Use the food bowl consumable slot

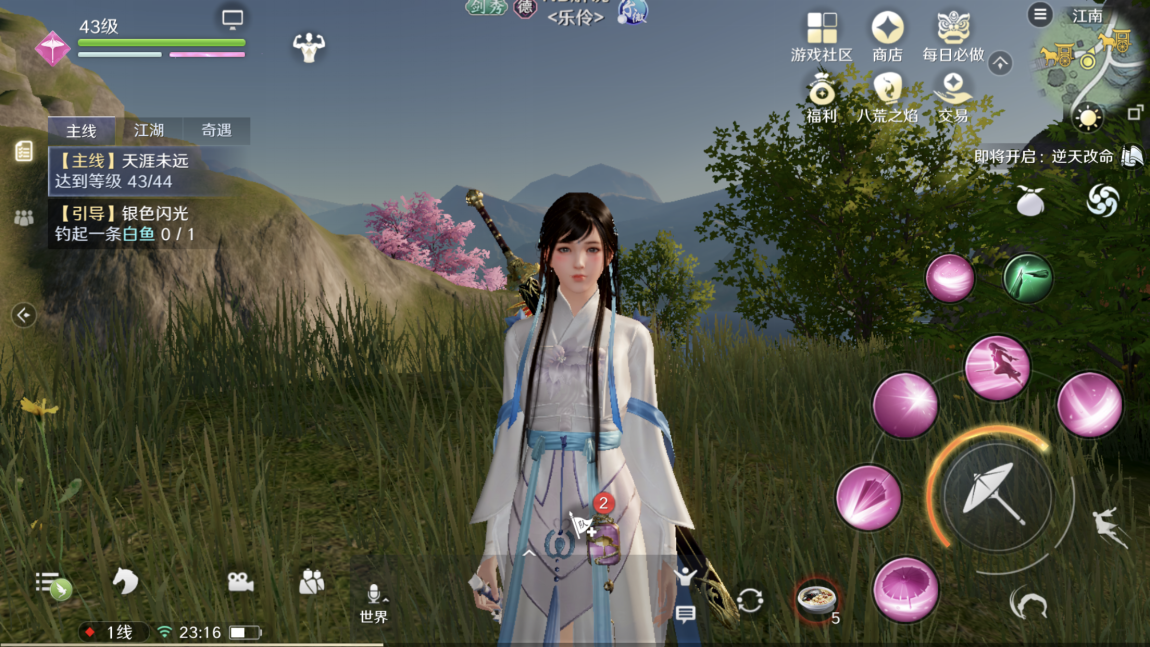pyautogui.click(x=817, y=599)
